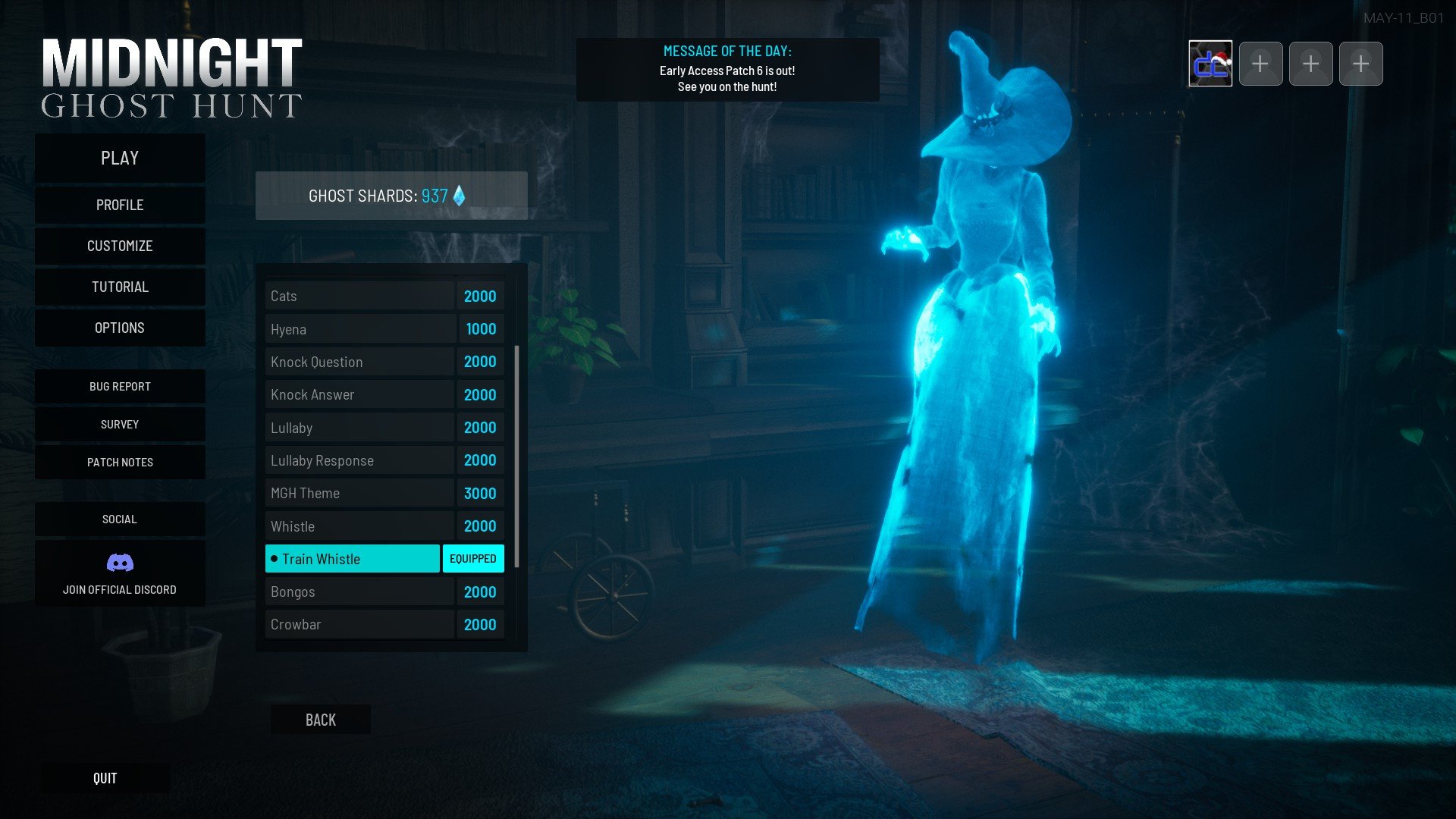
Task: Choose the Crowbar sound entry
Action: tap(359, 624)
